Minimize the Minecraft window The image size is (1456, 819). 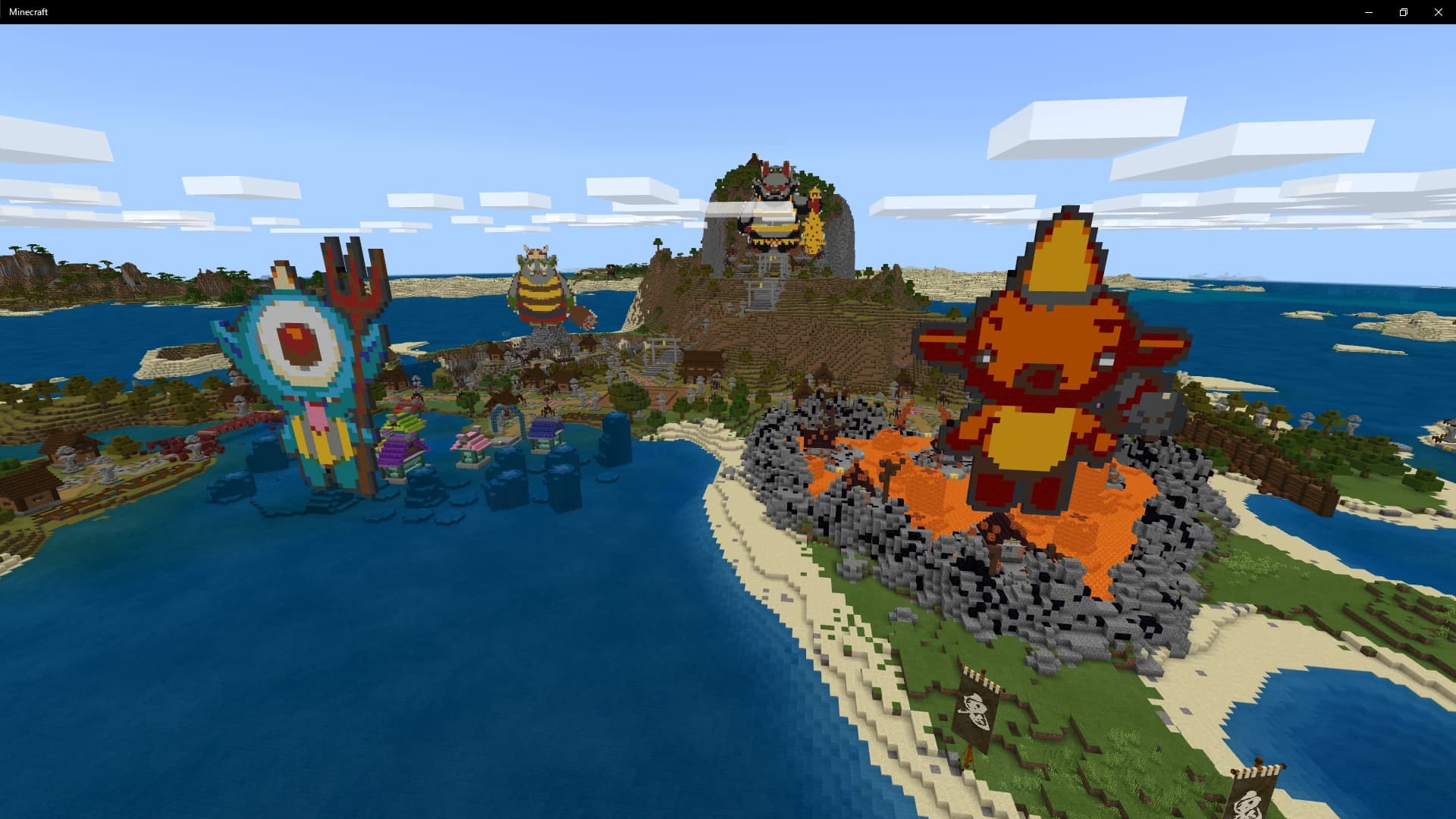tap(1369, 12)
